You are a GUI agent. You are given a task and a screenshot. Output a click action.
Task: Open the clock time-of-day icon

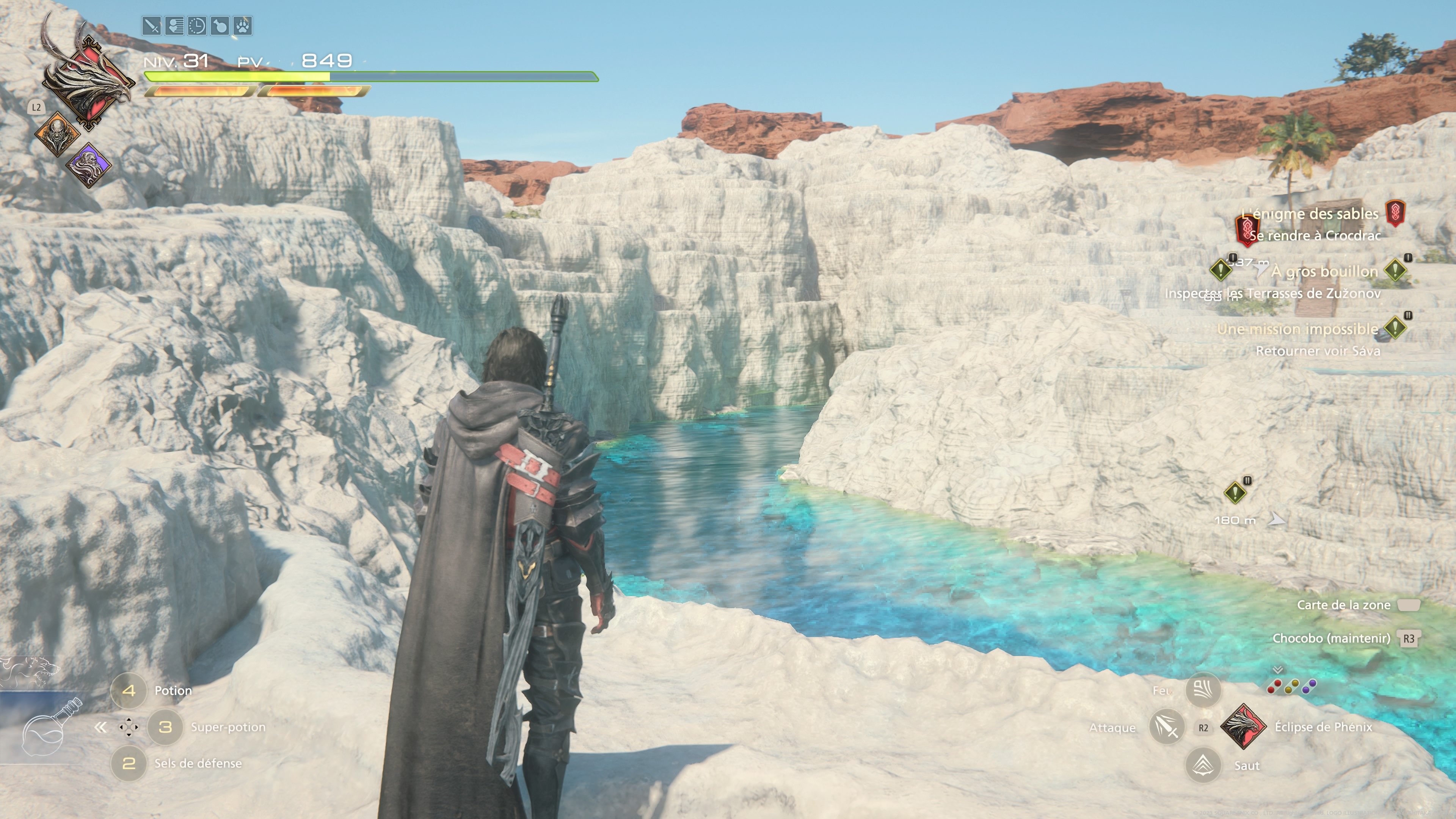pos(197,27)
